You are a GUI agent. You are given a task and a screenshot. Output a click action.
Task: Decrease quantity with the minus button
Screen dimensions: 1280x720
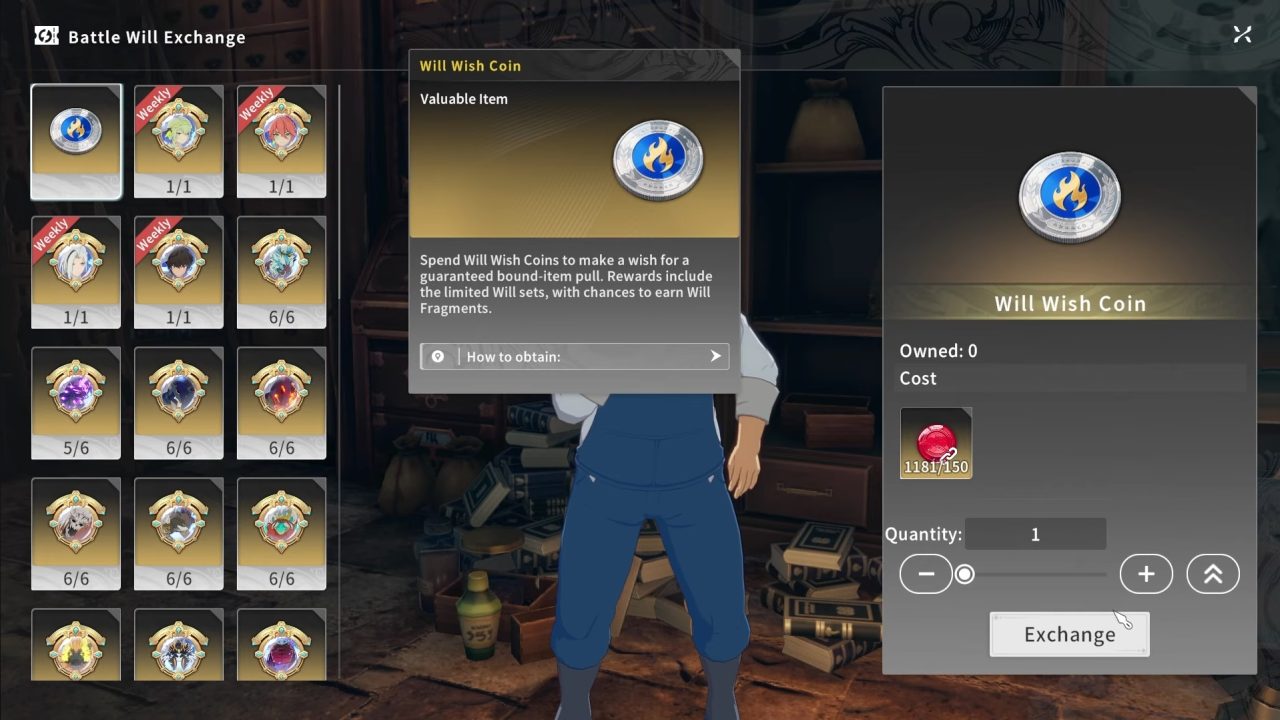pyautogui.click(x=926, y=573)
